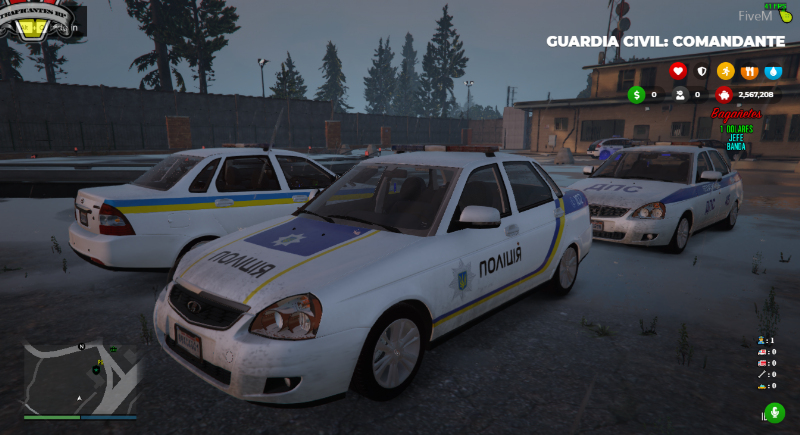Click the orange running stamina icon
This screenshot has width=800, height=435.
pyautogui.click(x=725, y=71)
